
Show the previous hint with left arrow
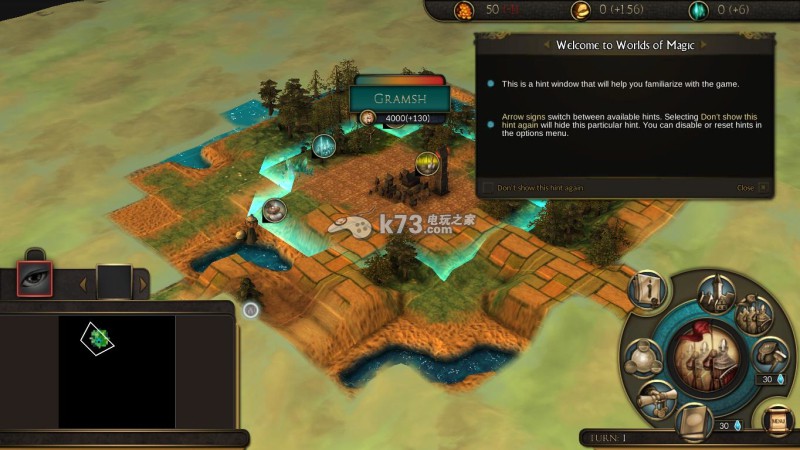545,45
